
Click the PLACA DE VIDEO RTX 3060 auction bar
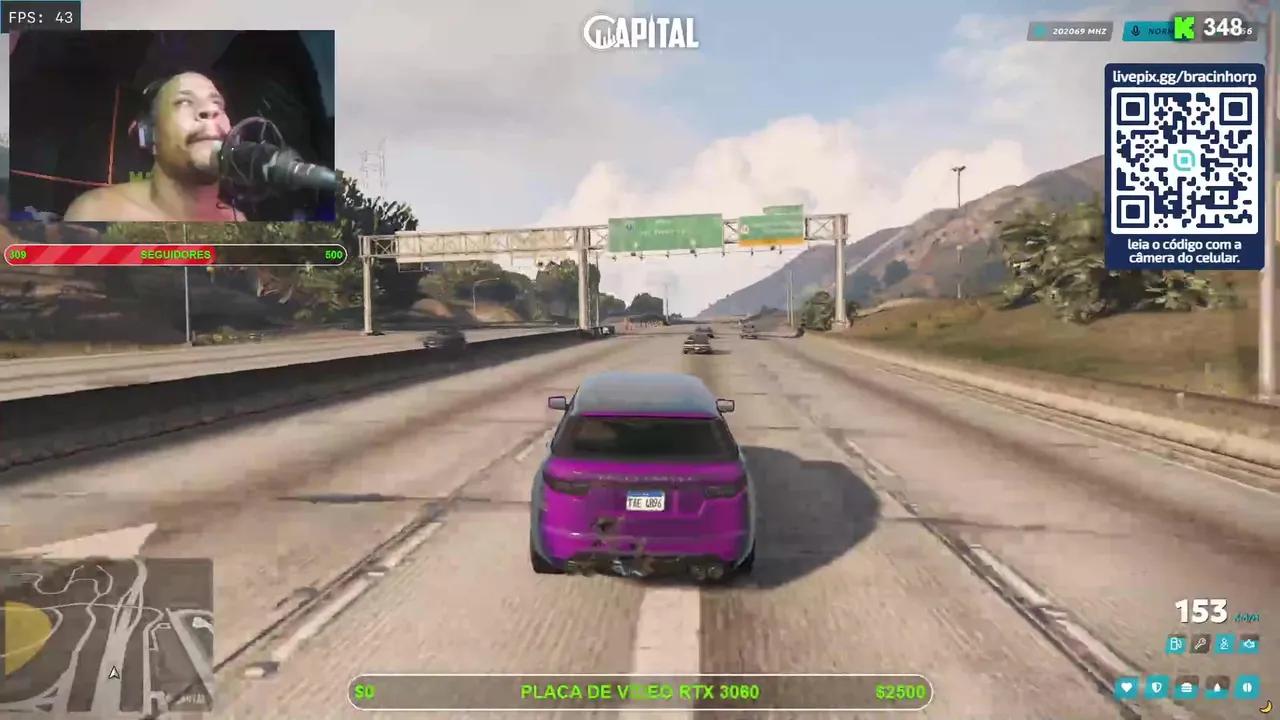pos(640,691)
